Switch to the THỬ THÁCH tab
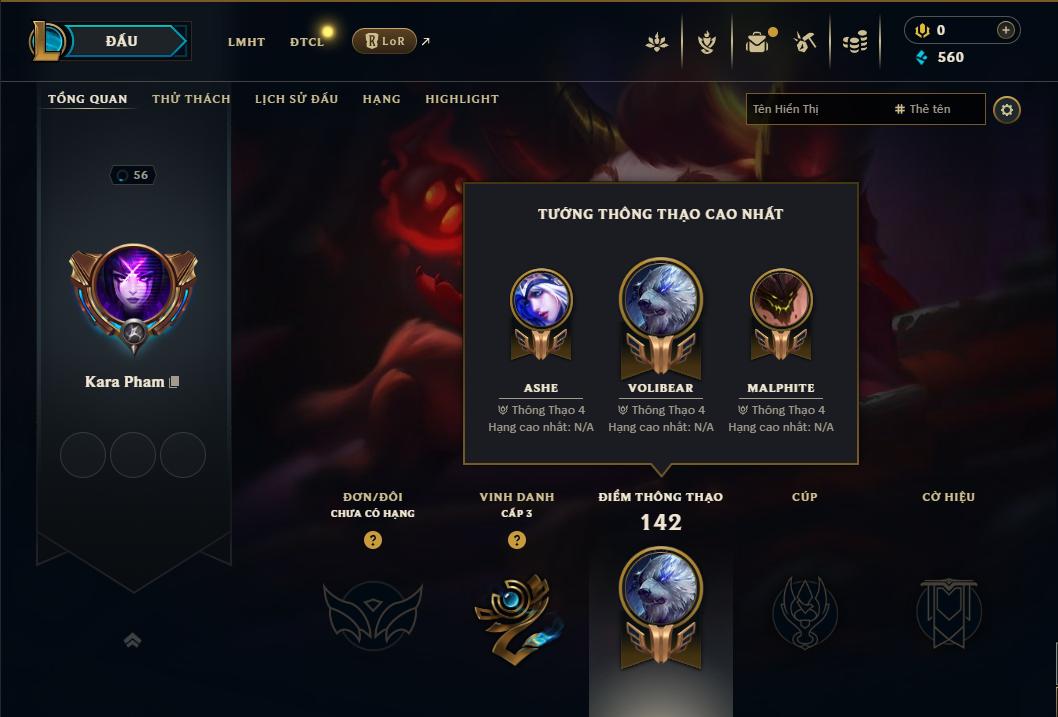1058x717 pixels. pyautogui.click(x=191, y=99)
